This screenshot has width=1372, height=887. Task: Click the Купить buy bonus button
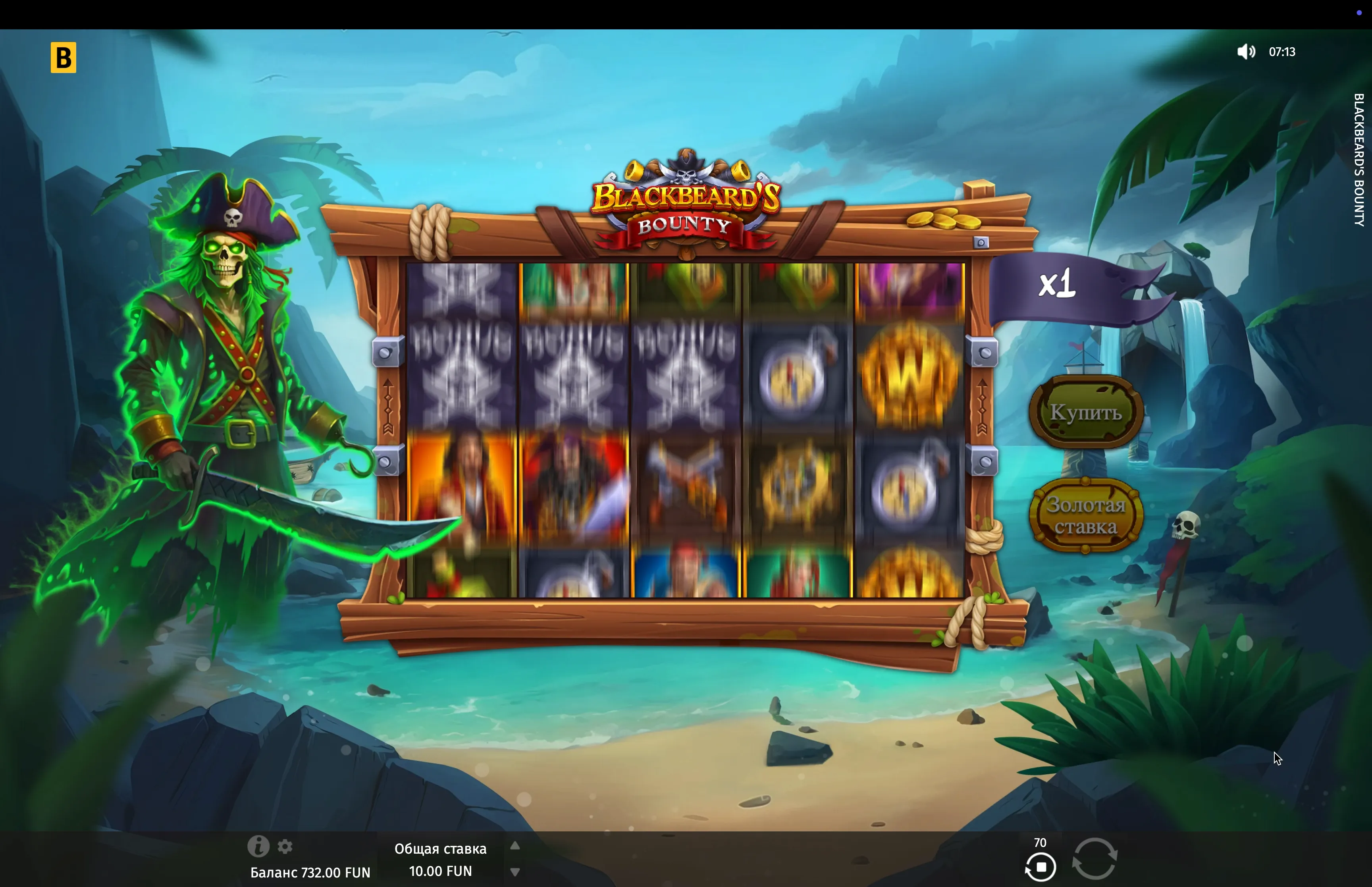coord(1085,412)
